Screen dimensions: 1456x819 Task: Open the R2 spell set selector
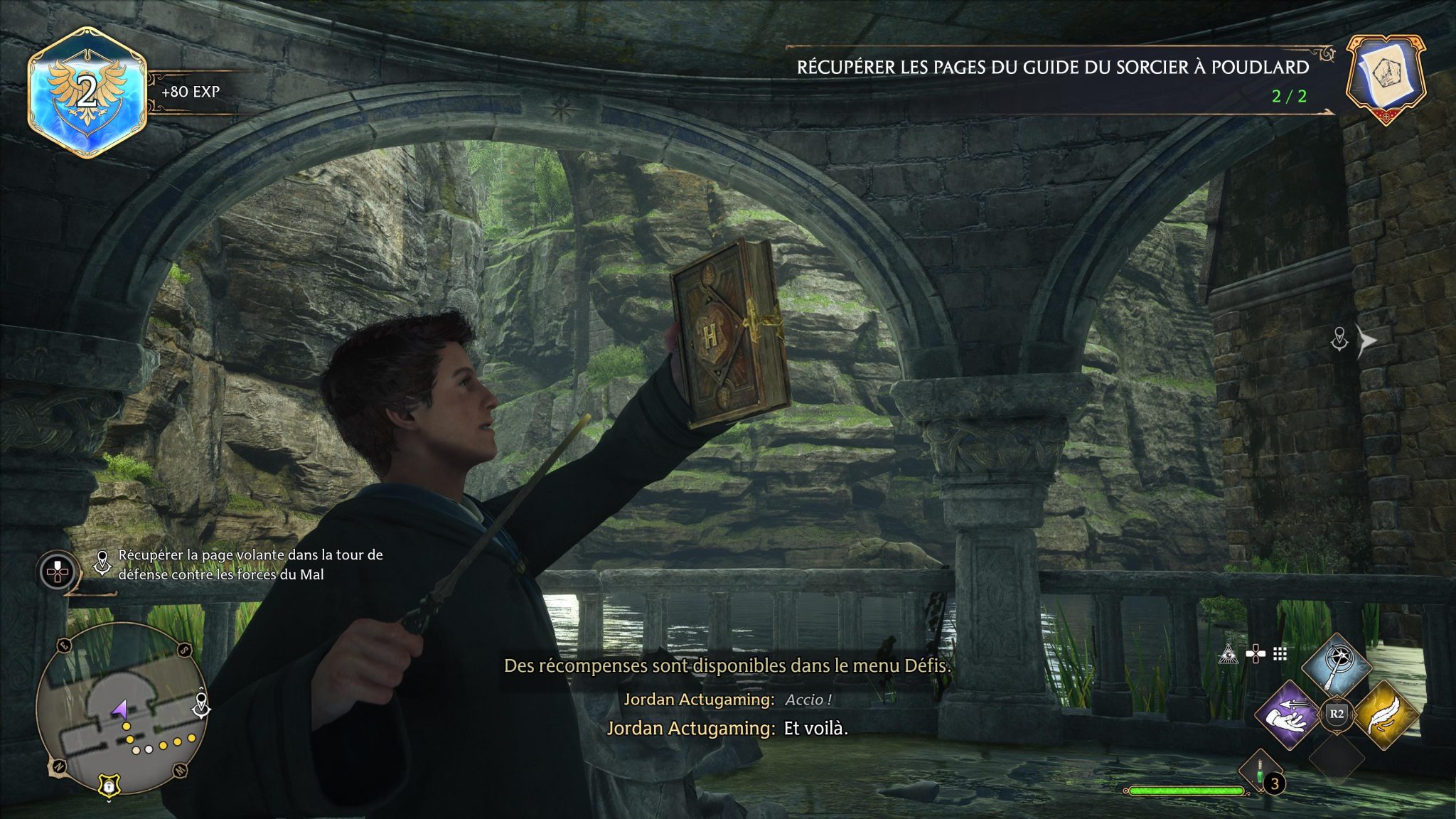click(1337, 716)
